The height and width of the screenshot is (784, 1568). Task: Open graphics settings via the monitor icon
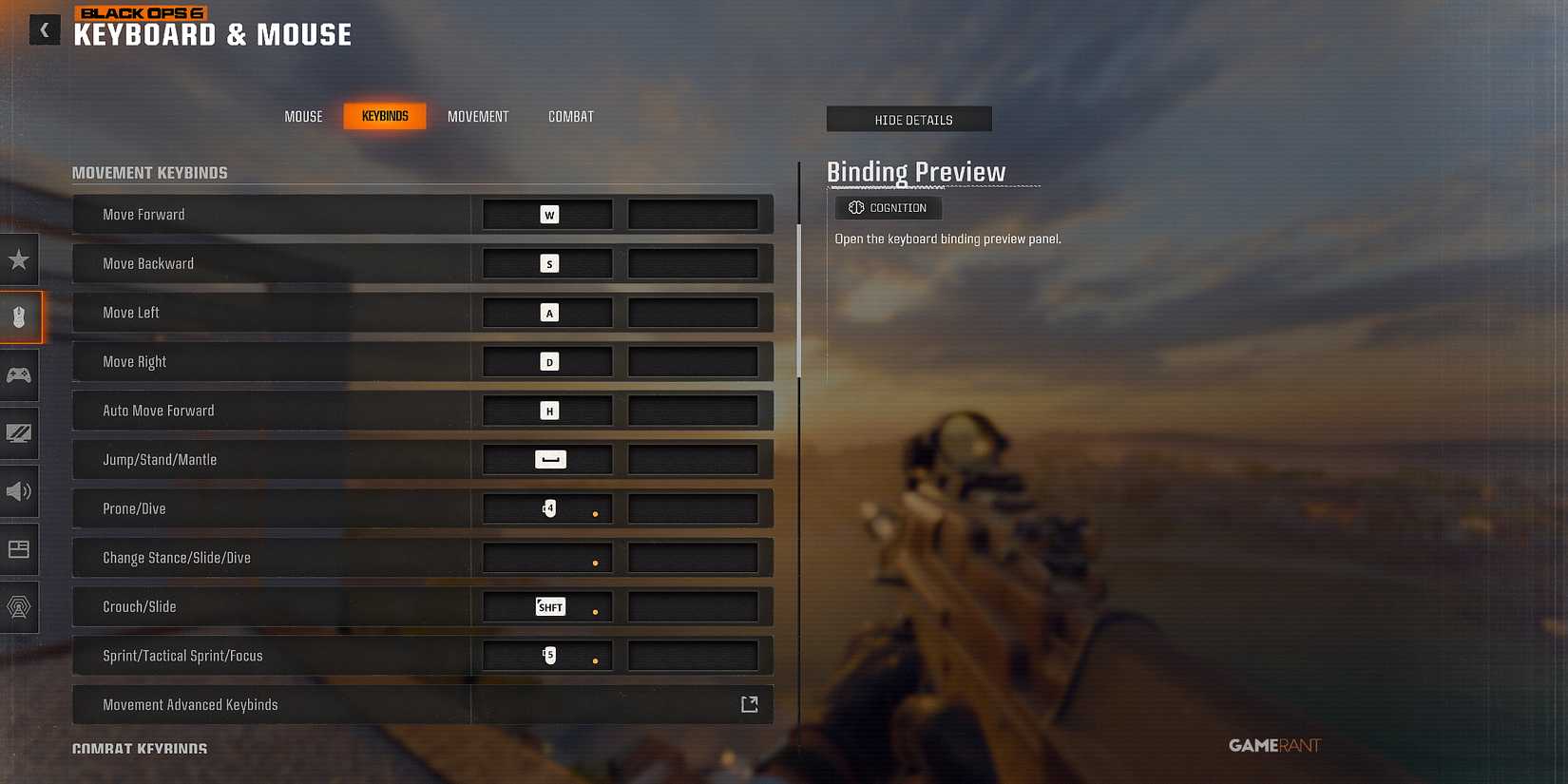[20, 433]
